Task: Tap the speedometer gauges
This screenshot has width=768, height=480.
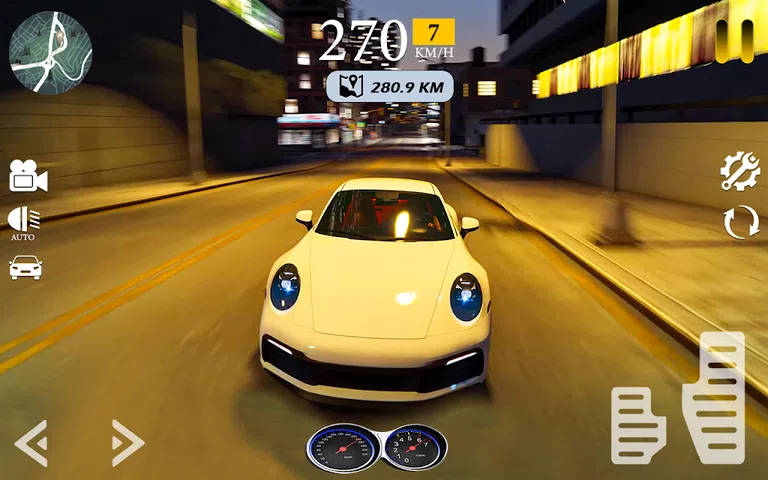Action: (376, 448)
